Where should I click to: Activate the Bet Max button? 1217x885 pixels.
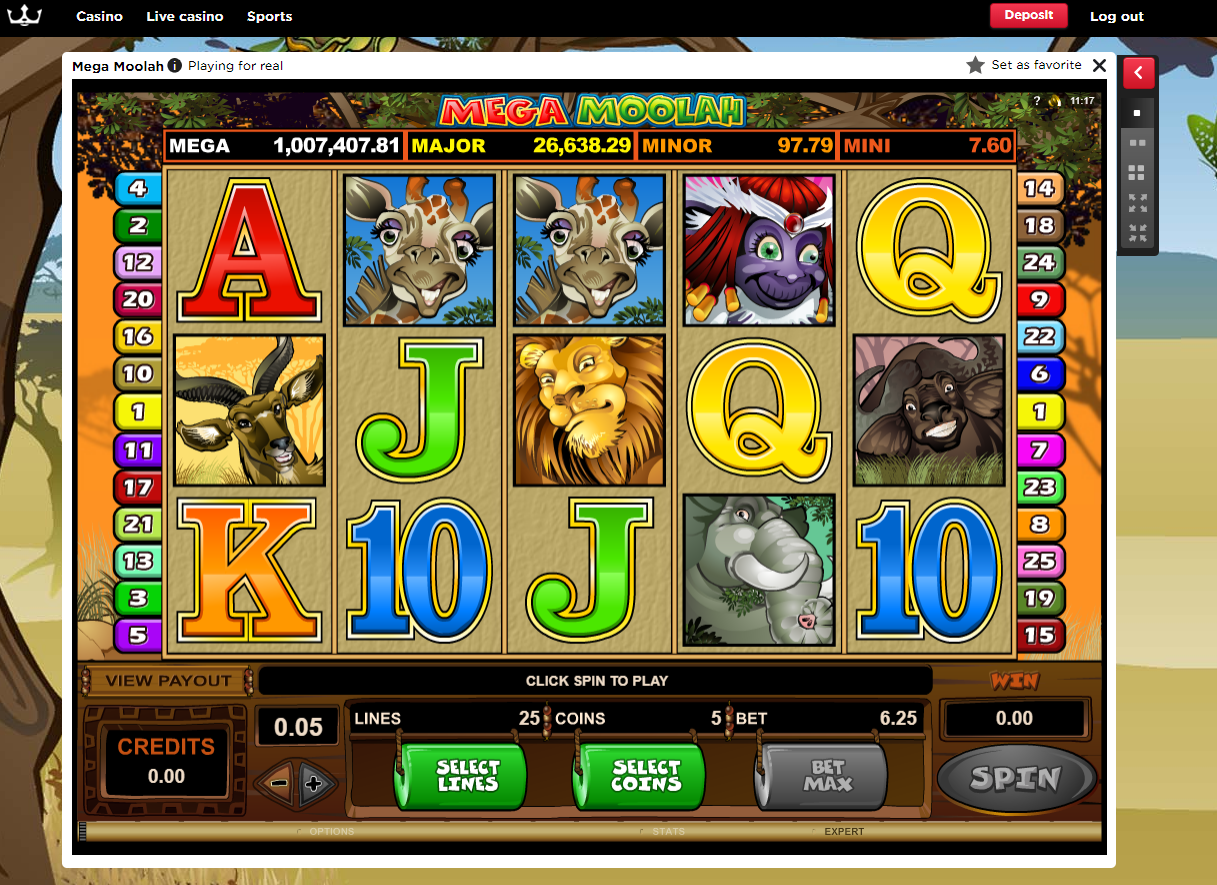[821, 776]
